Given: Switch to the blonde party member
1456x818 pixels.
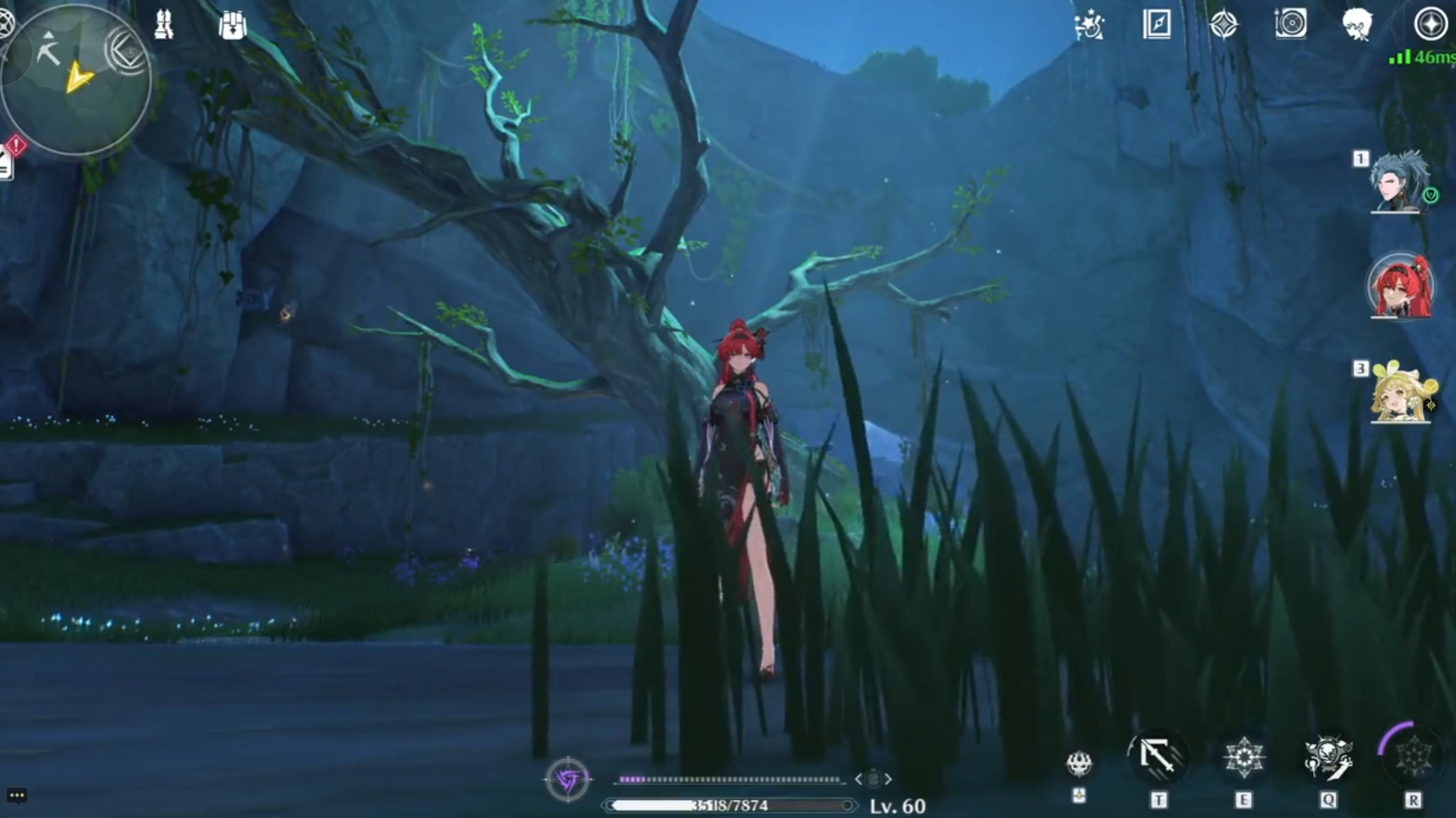Looking at the screenshot, I should click(1400, 393).
